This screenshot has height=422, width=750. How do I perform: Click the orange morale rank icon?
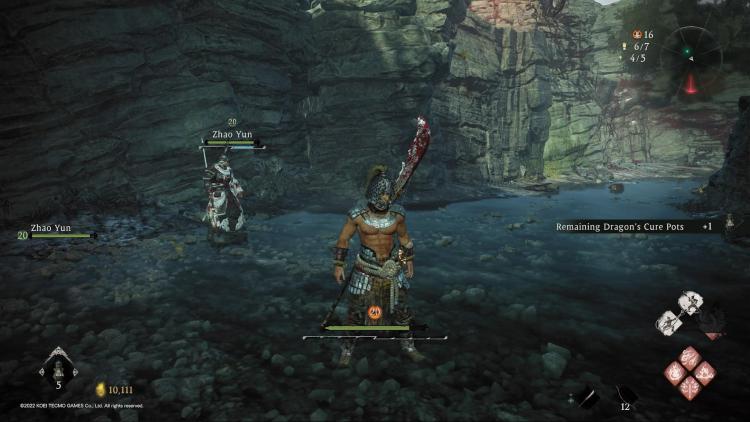(375, 312)
